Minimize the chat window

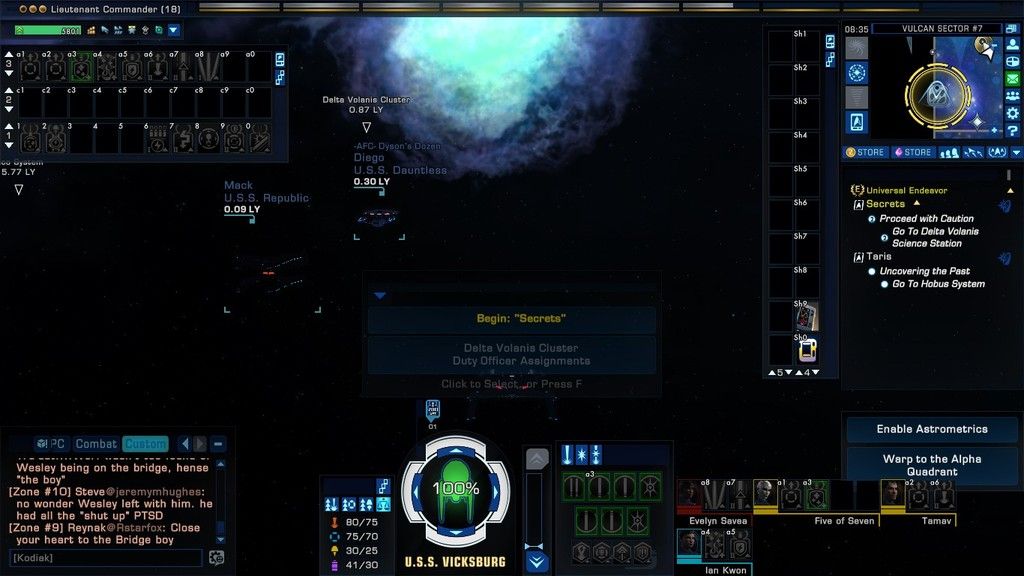[218, 444]
